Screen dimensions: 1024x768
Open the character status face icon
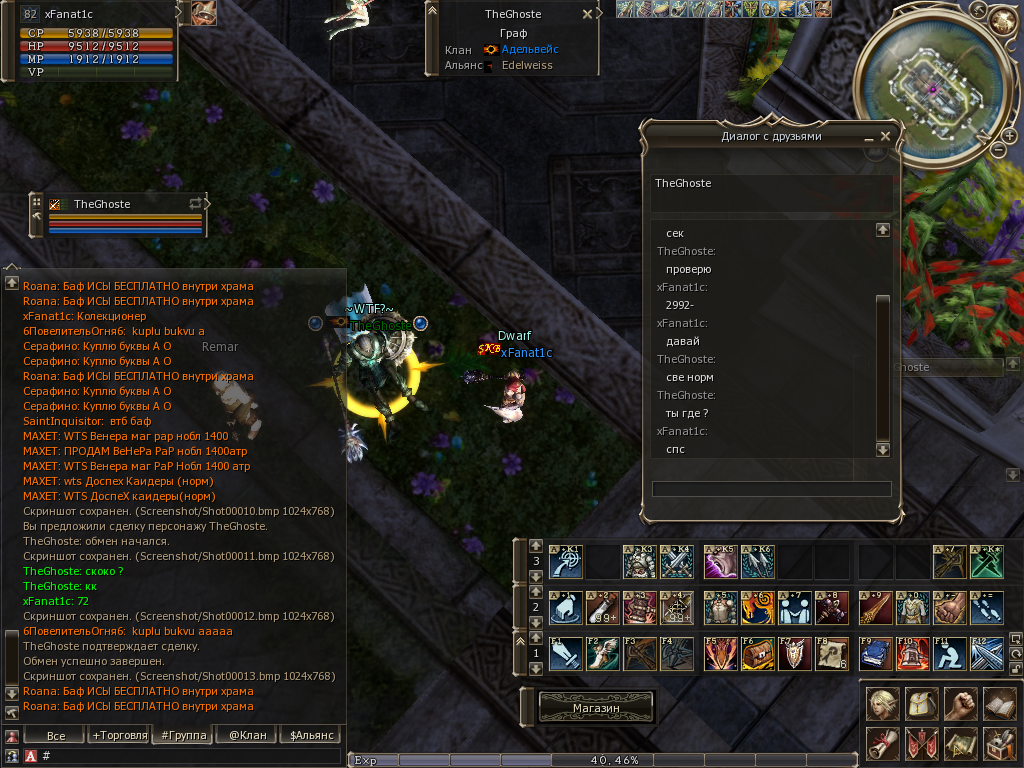coord(882,703)
